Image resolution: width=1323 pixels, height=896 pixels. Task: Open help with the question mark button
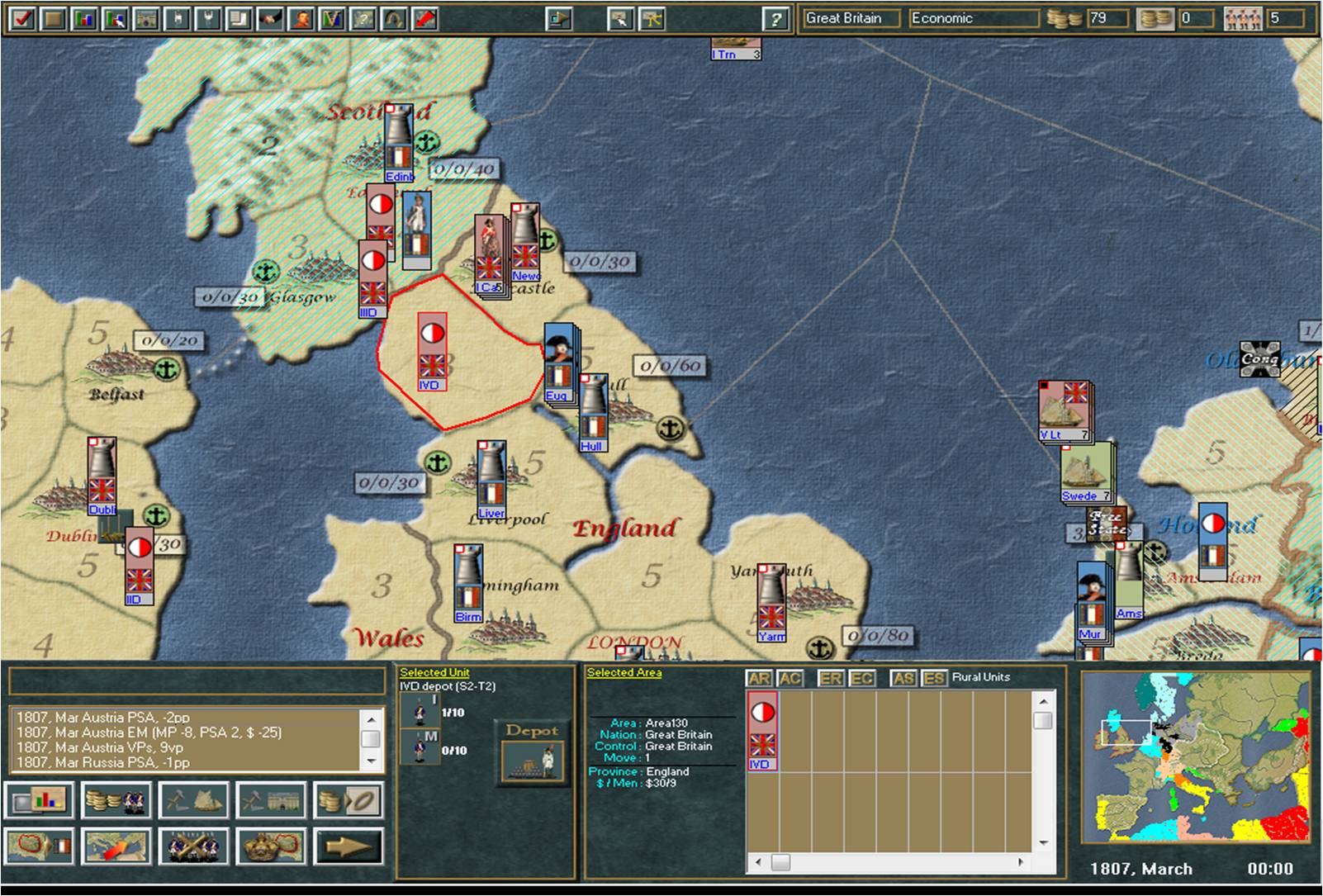click(x=774, y=18)
